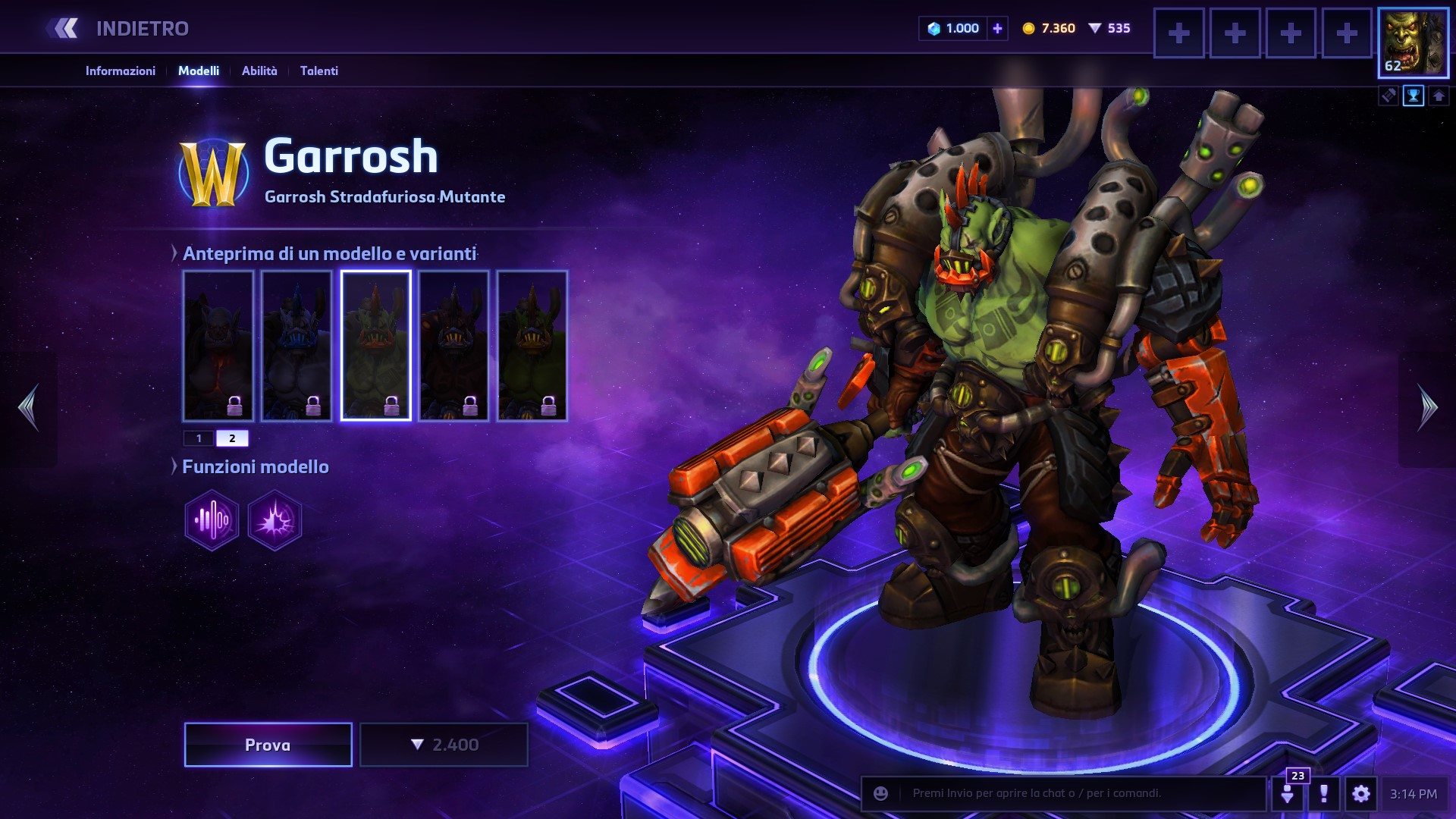Image resolution: width=1456 pixels, height=819 pixels.
Task: Show the previous hero with left arrow
Action: [29, 408]
